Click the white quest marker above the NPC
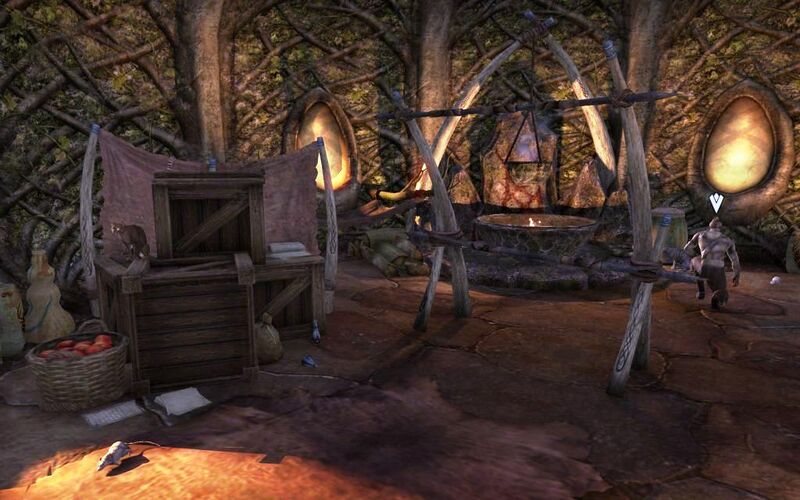 pos(716,203)
